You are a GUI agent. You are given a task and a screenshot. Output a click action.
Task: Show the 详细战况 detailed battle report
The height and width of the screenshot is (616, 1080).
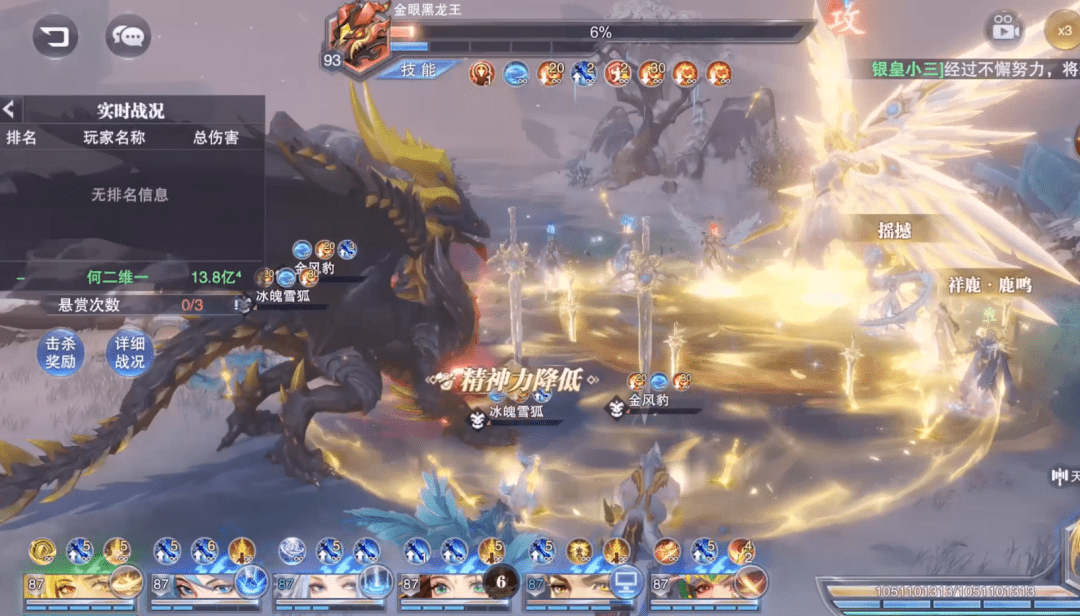coord(129,353)
